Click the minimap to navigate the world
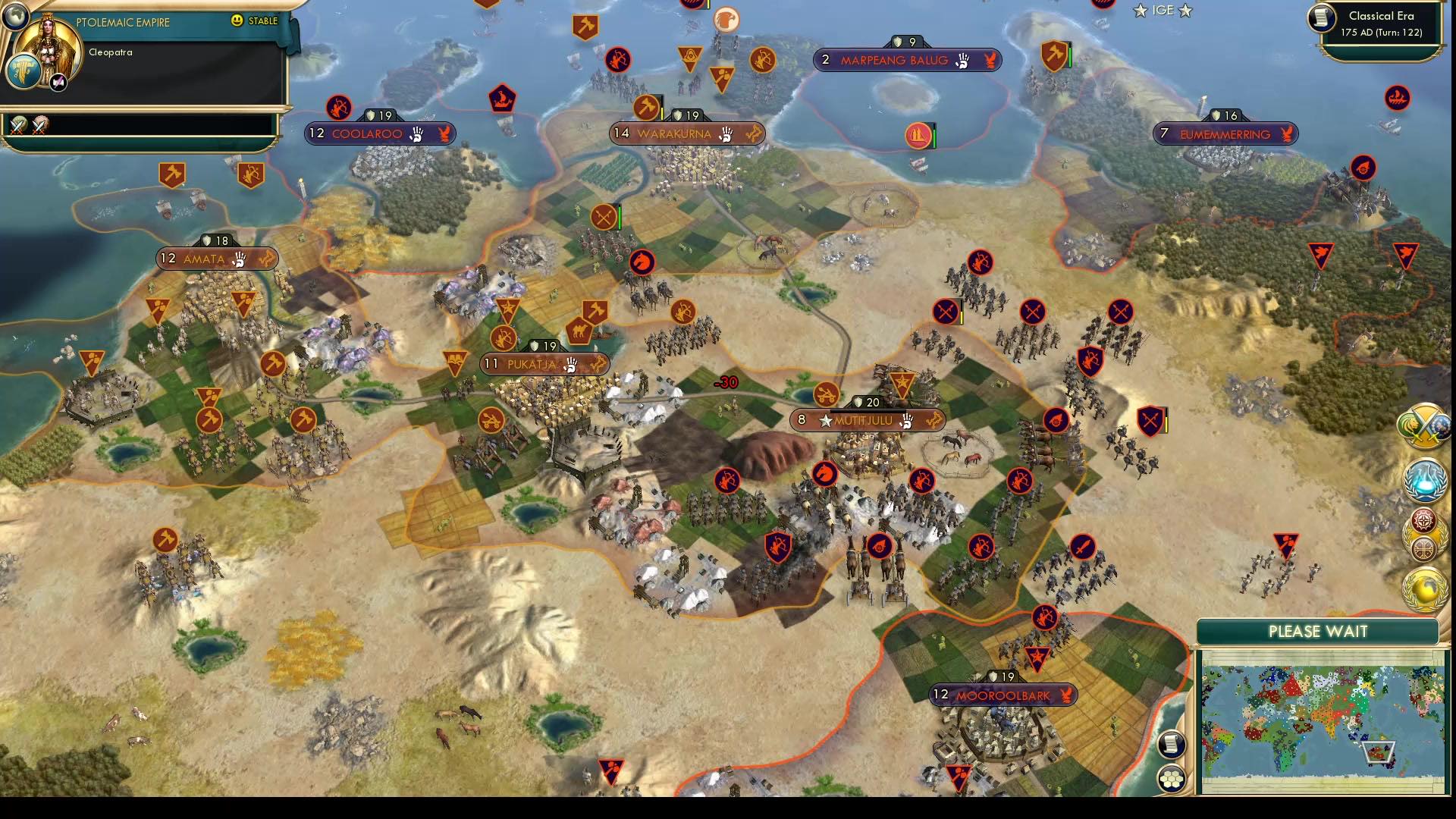This screenshot has height=819, width=1456. coord(1323,720)
